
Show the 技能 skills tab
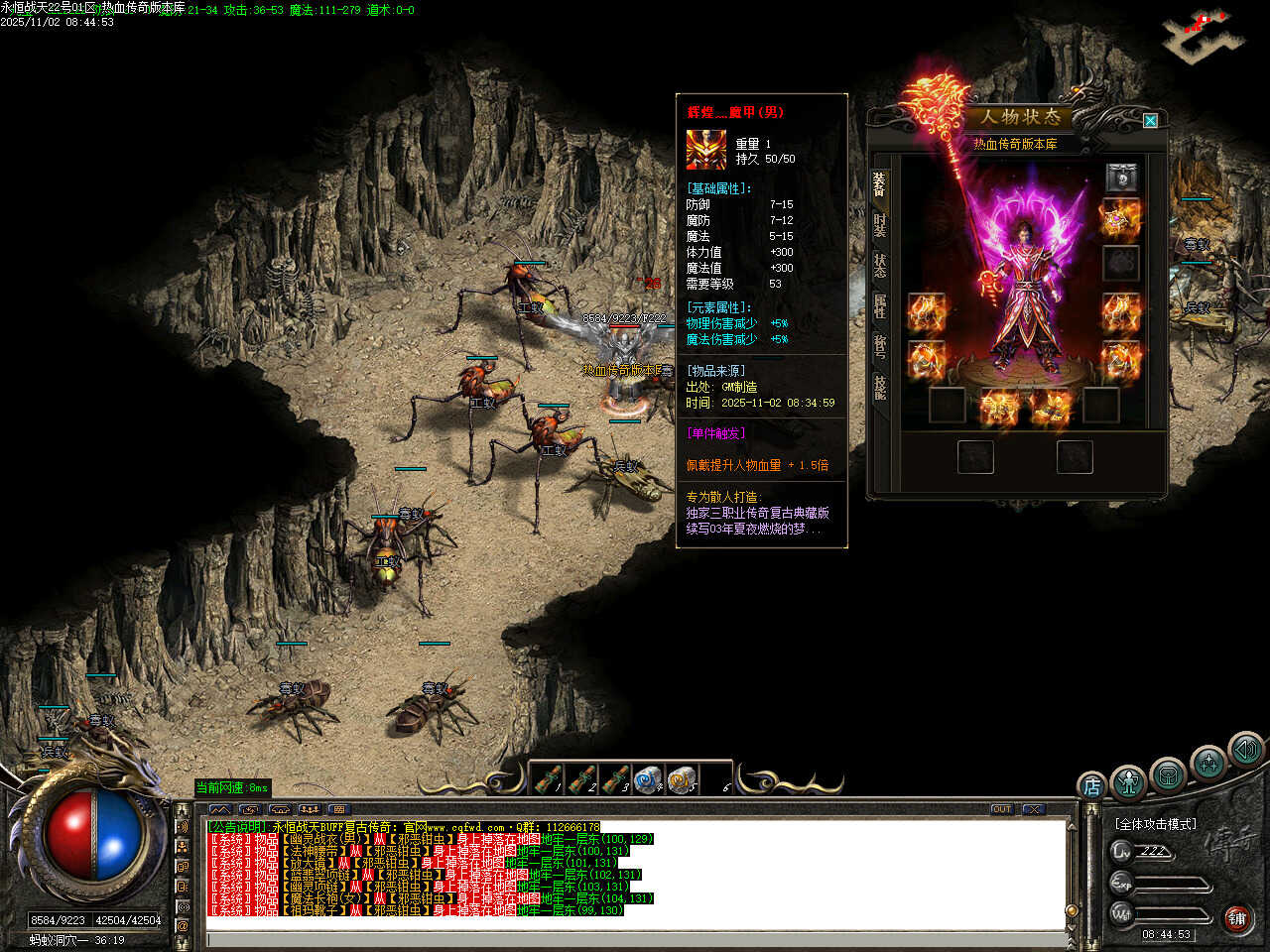pyautogui.click(x=880, y=386)
